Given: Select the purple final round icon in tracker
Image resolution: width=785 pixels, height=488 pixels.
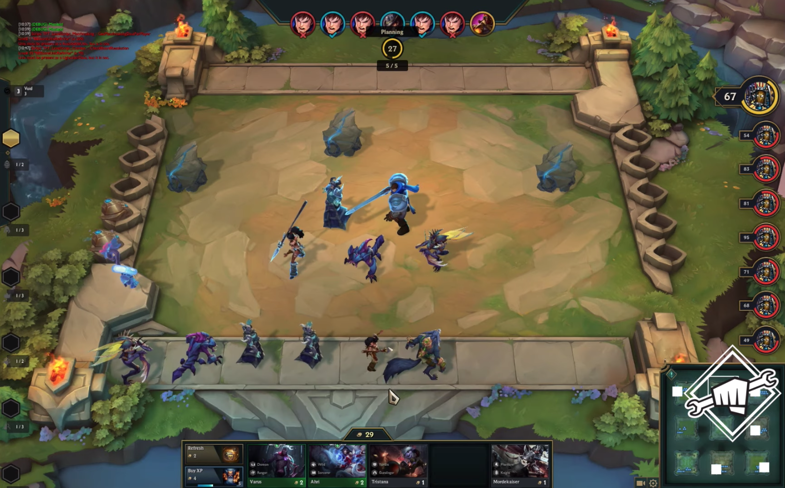Looking at the screenshot, I should pos(482,23).
